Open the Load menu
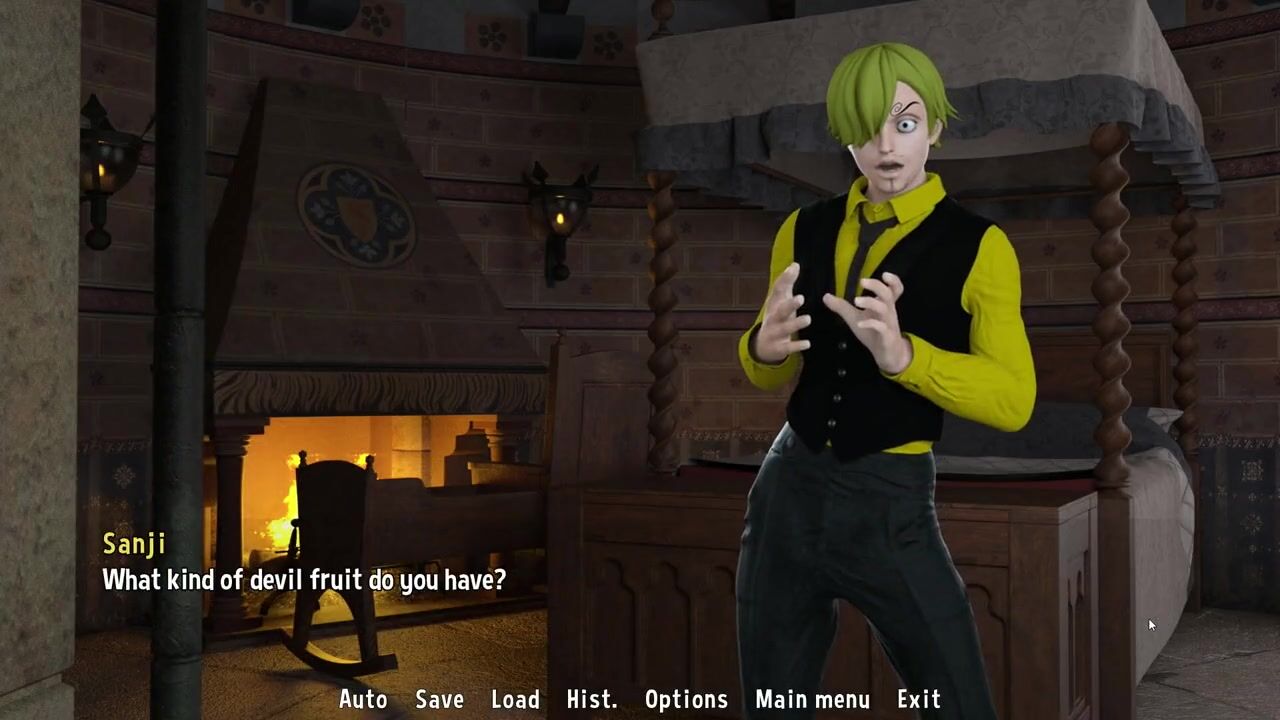 [515, 700]
